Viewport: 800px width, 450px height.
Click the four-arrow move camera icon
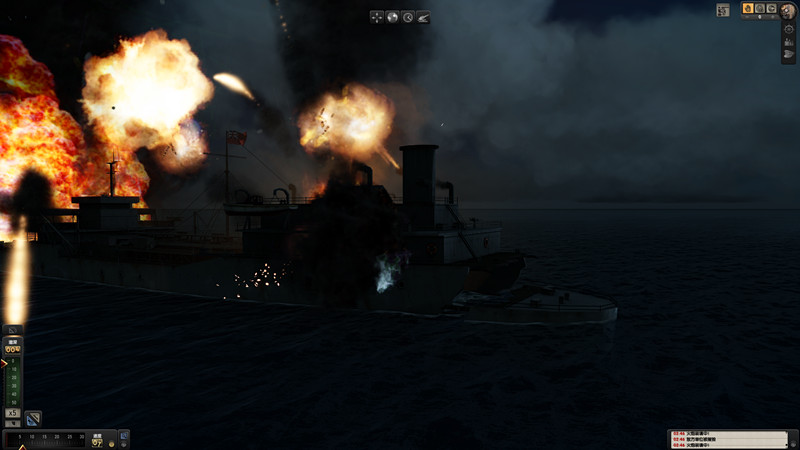pyautogui.click(x=377, y=17)
